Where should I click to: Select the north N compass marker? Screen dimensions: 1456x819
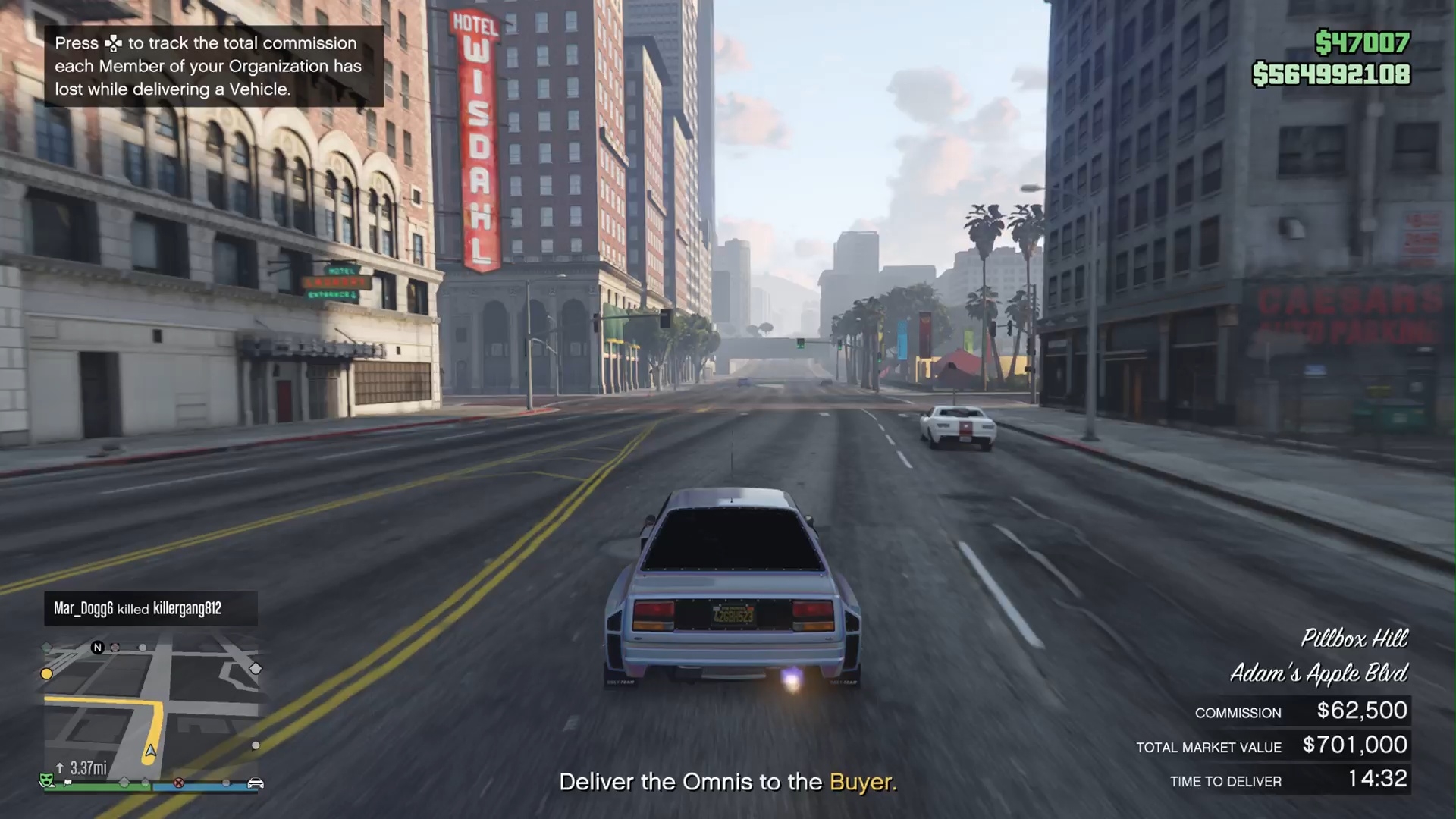pyautogui.click(x=97, y=647)
